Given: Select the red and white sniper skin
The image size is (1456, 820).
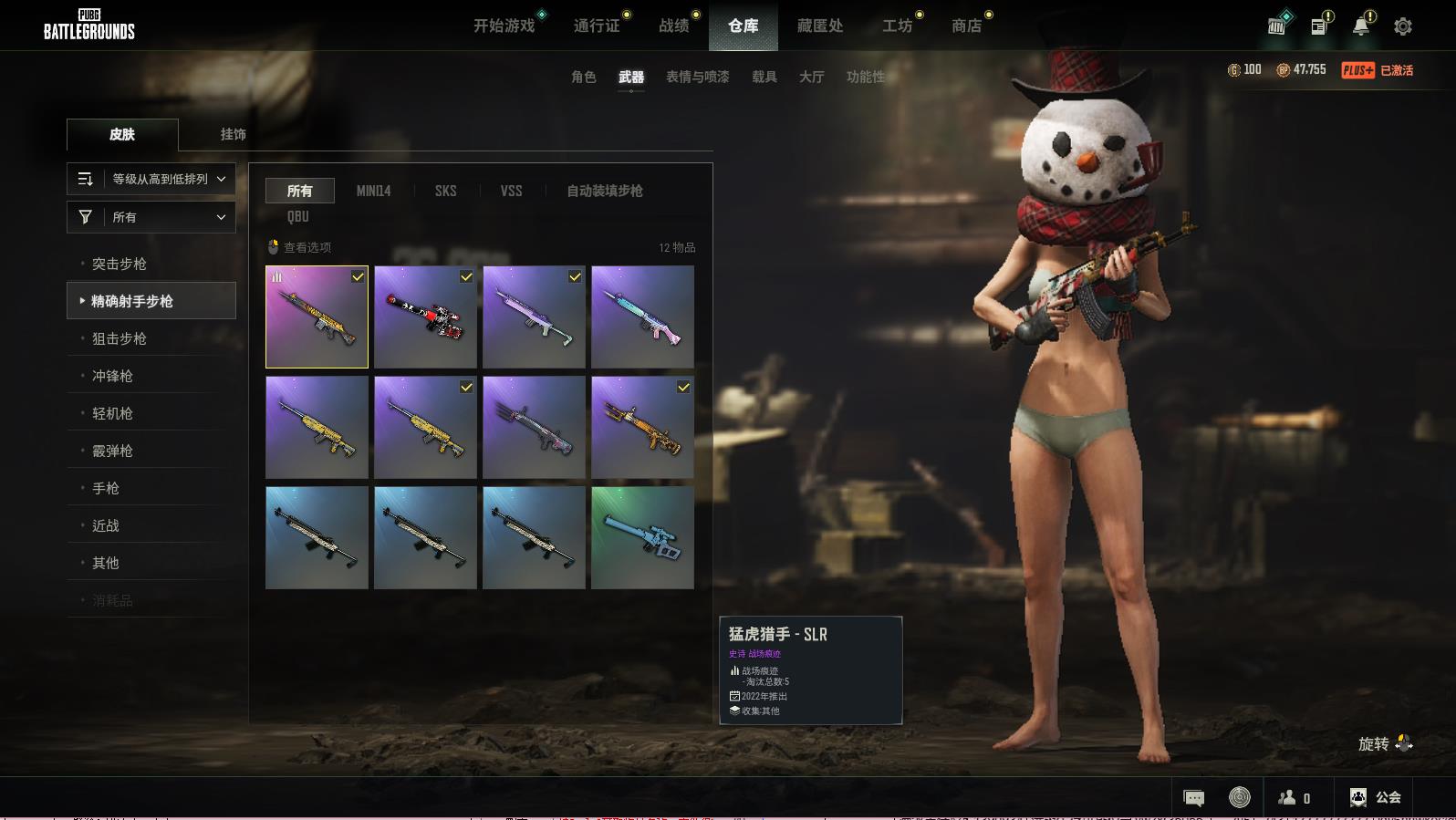Looking at the screenshot, I should pos(425,317).
